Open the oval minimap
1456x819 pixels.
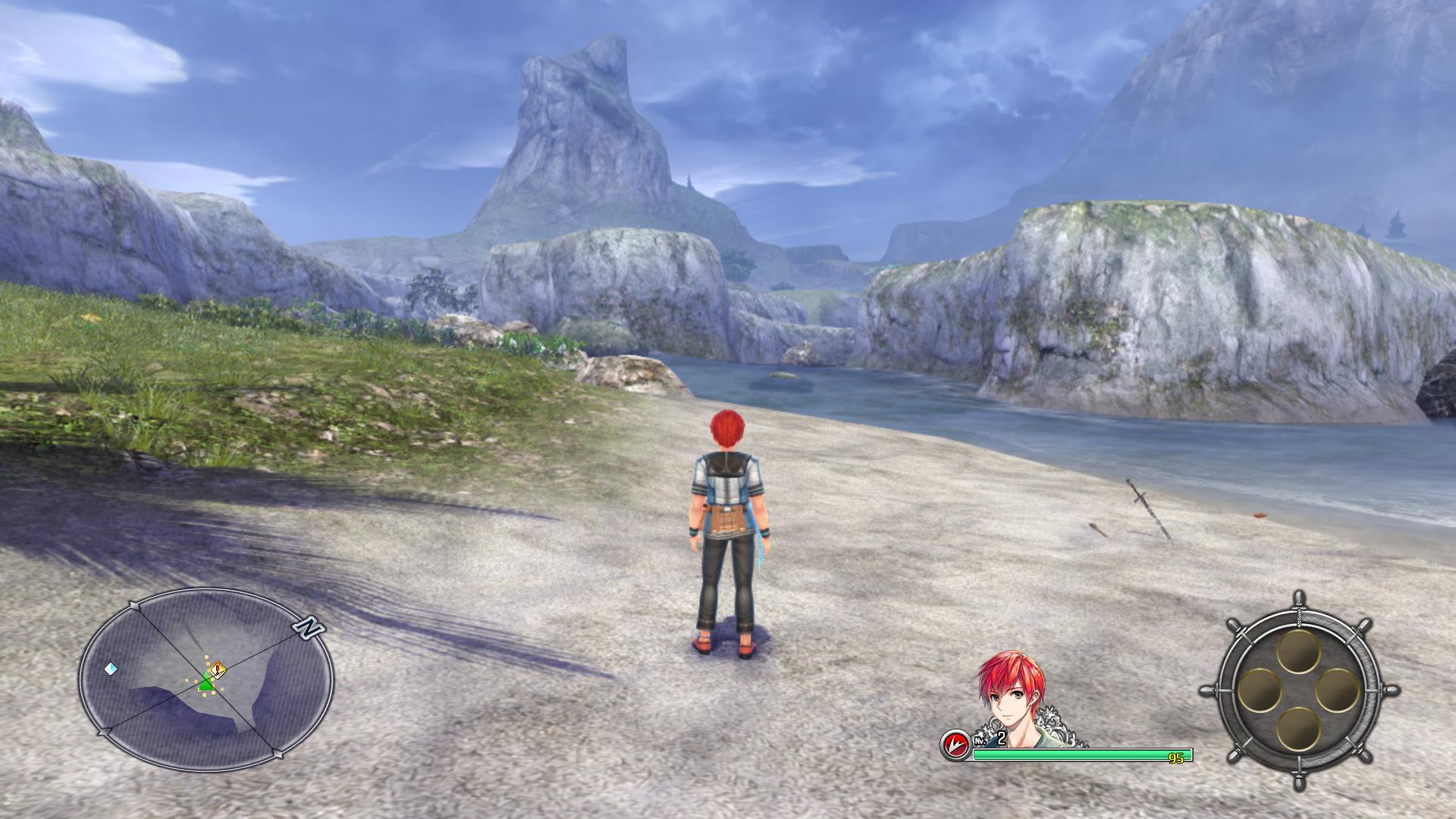coord(206,679)
